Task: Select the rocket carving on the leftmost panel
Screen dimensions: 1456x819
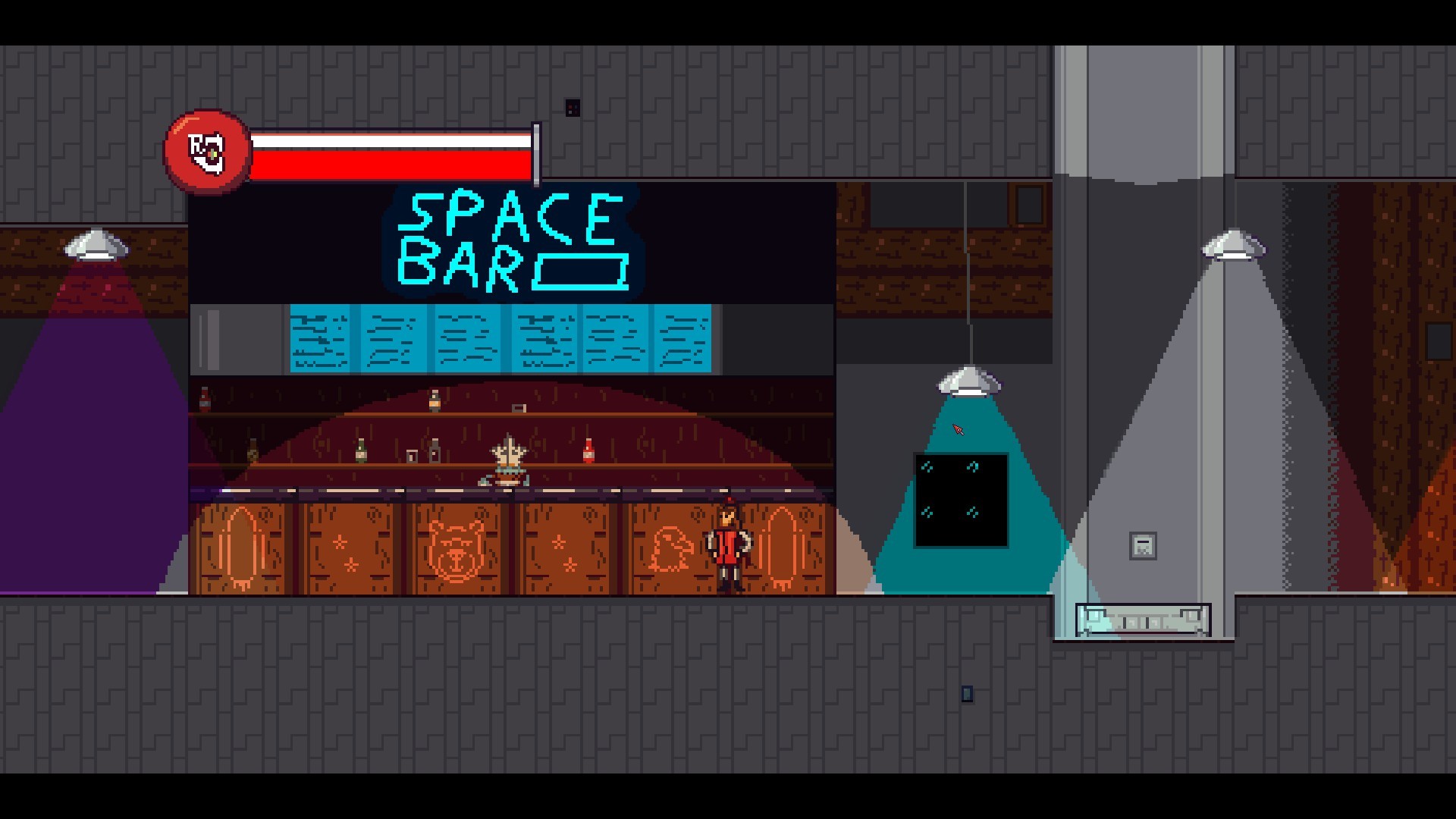Action: coord(241,546)
